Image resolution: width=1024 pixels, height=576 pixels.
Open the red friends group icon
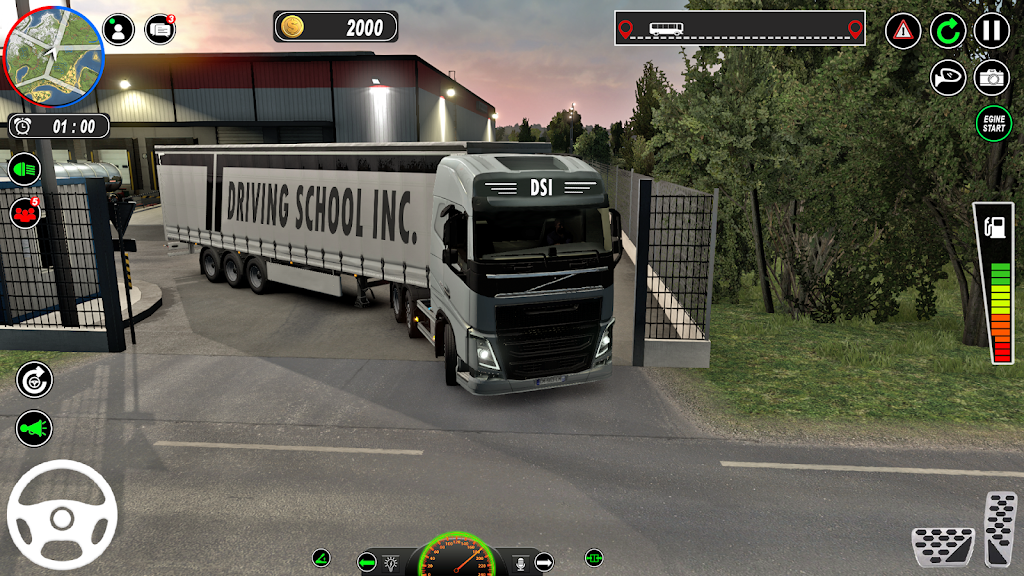[x=25, y=212]
